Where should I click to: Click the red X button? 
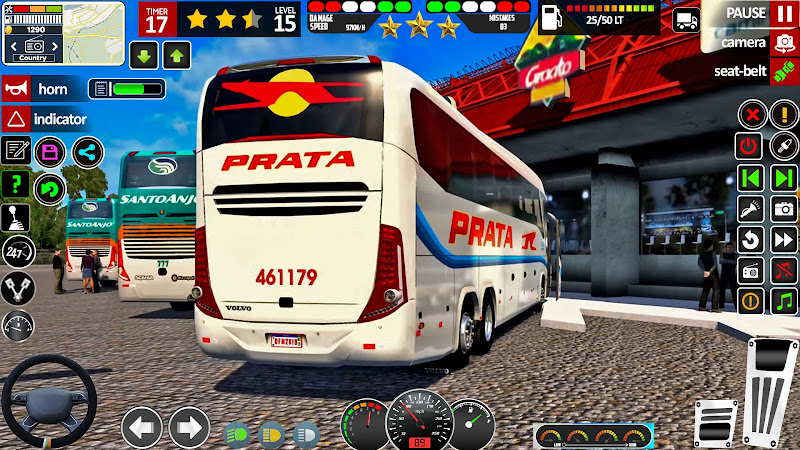point(750,115)
